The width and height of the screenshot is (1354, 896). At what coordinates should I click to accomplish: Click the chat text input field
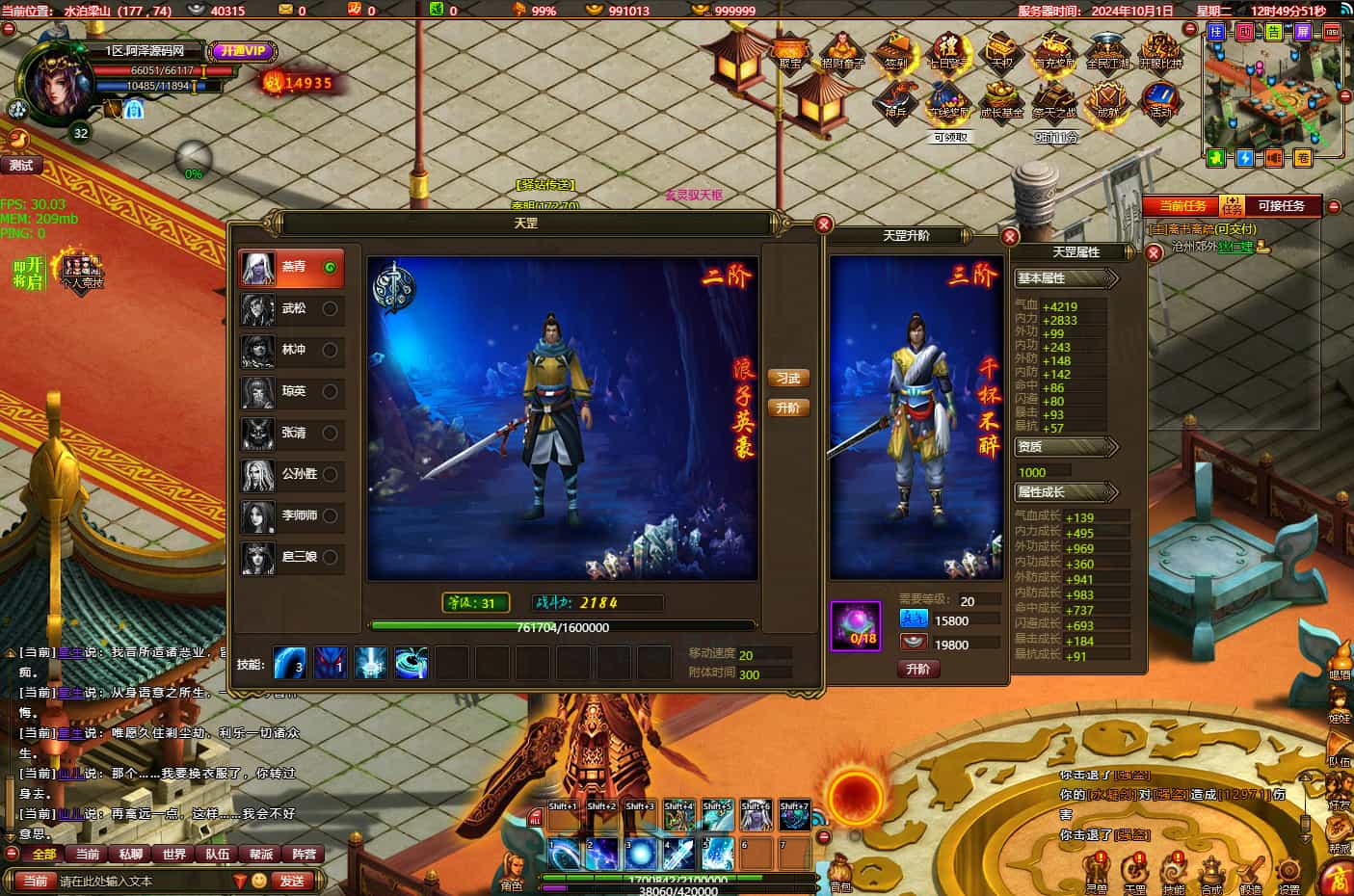click(x=145, y=881)
